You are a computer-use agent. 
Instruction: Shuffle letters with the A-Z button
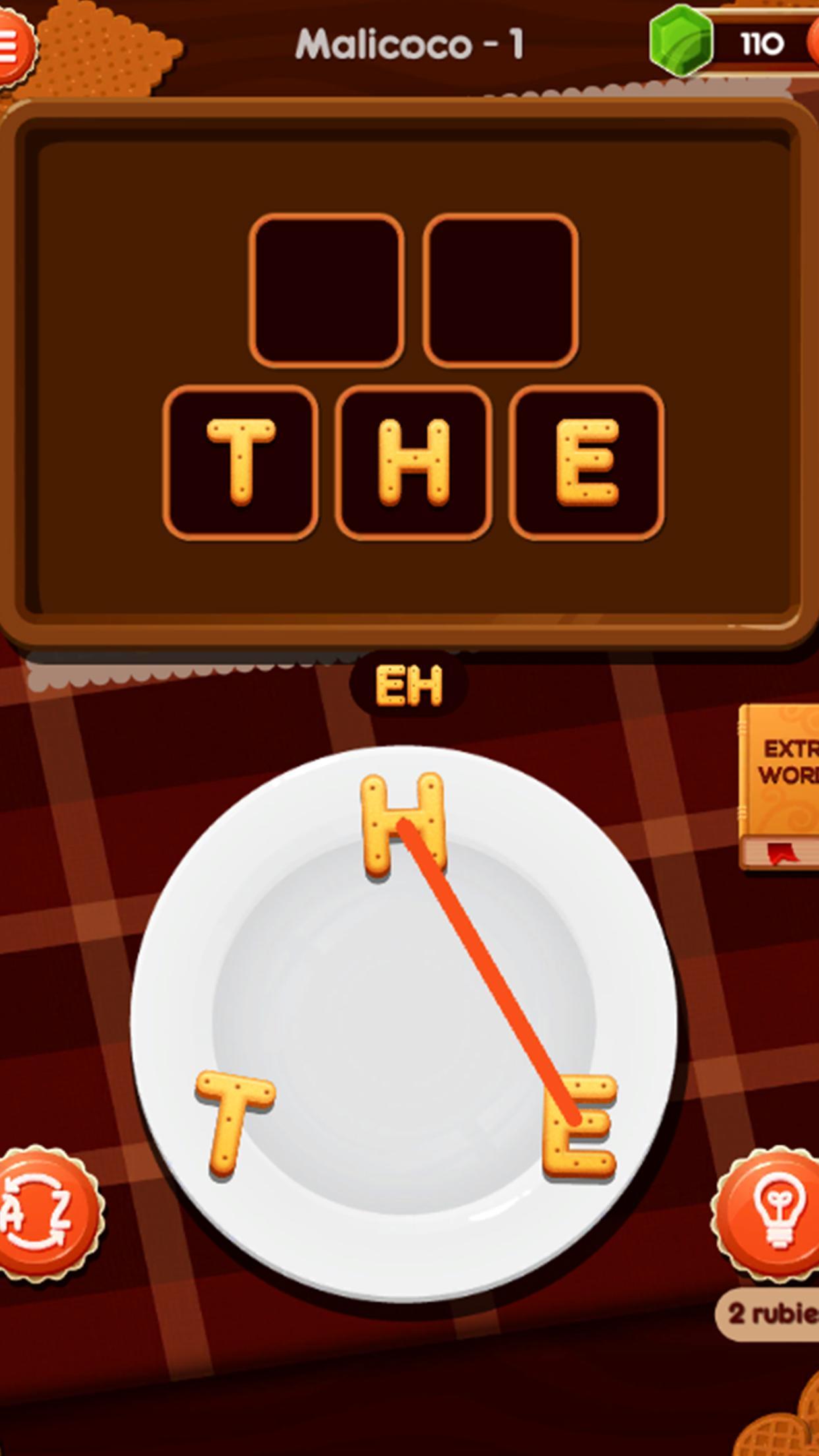(45, 1213)
